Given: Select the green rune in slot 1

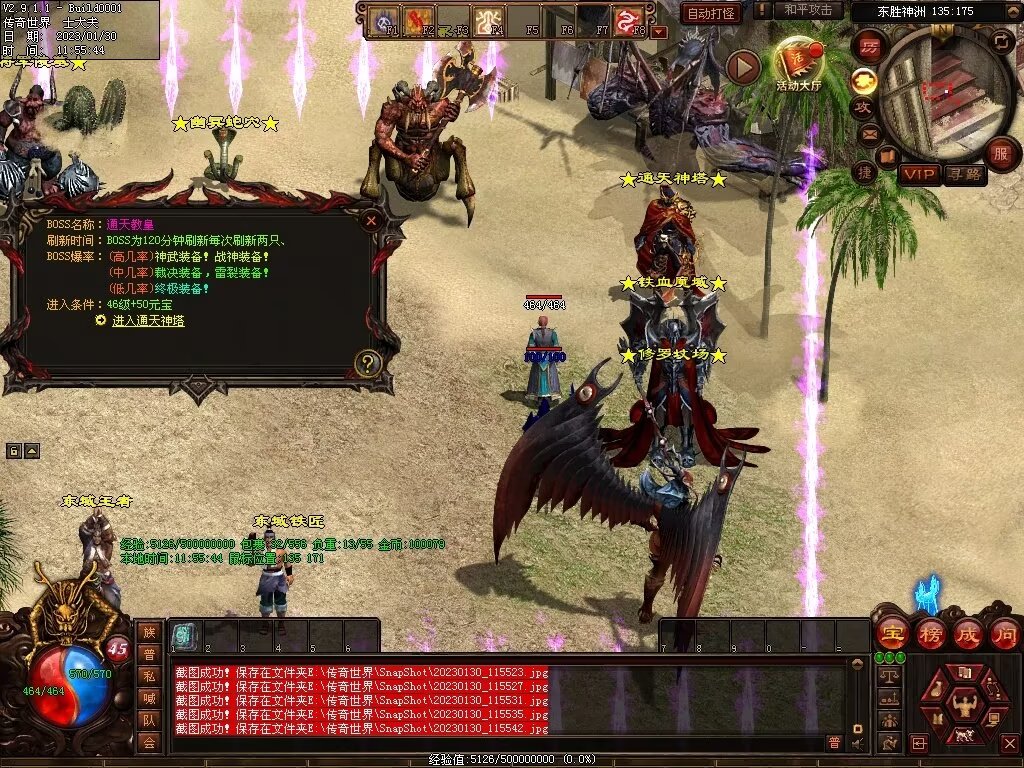Looking at the screenshot, I should pyautogui.click(x=184, y=635).
